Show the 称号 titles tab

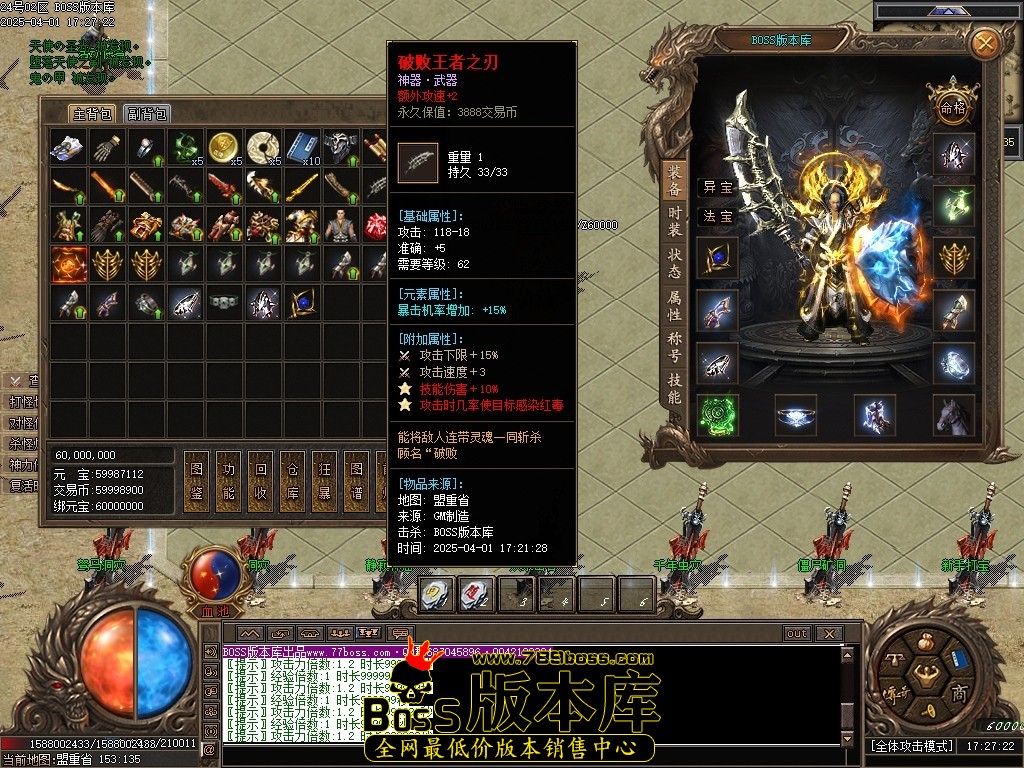click(x=675, y=348)
